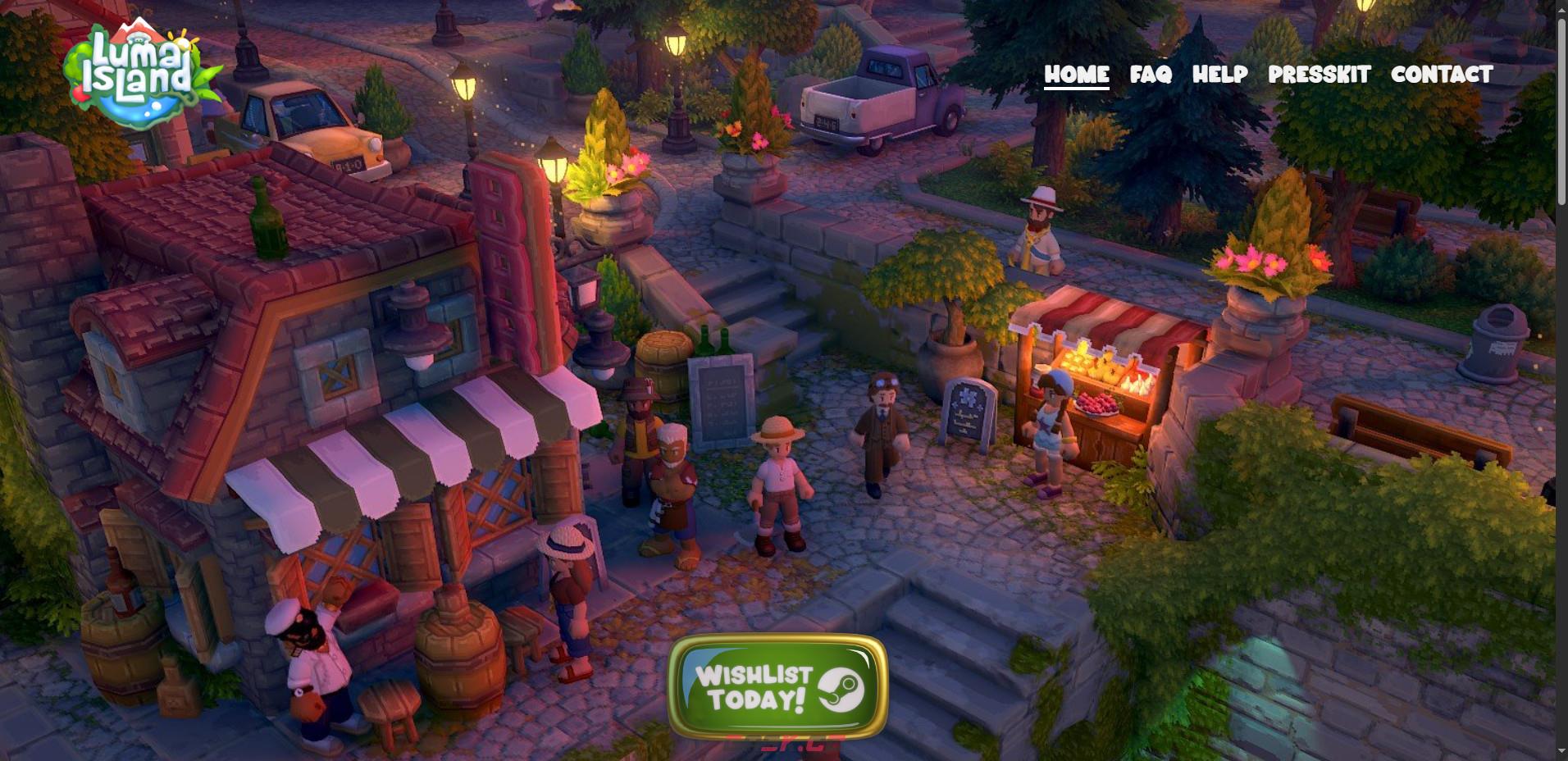The height and width of the screenshot is (761, 1568).
Task: Go to the Home page link
Action: [1076, 75]
